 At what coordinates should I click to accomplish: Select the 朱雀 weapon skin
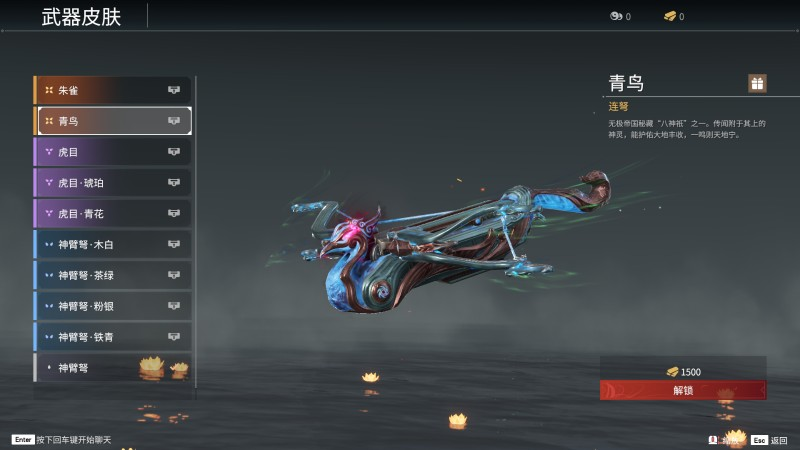[x=112, y=91]
